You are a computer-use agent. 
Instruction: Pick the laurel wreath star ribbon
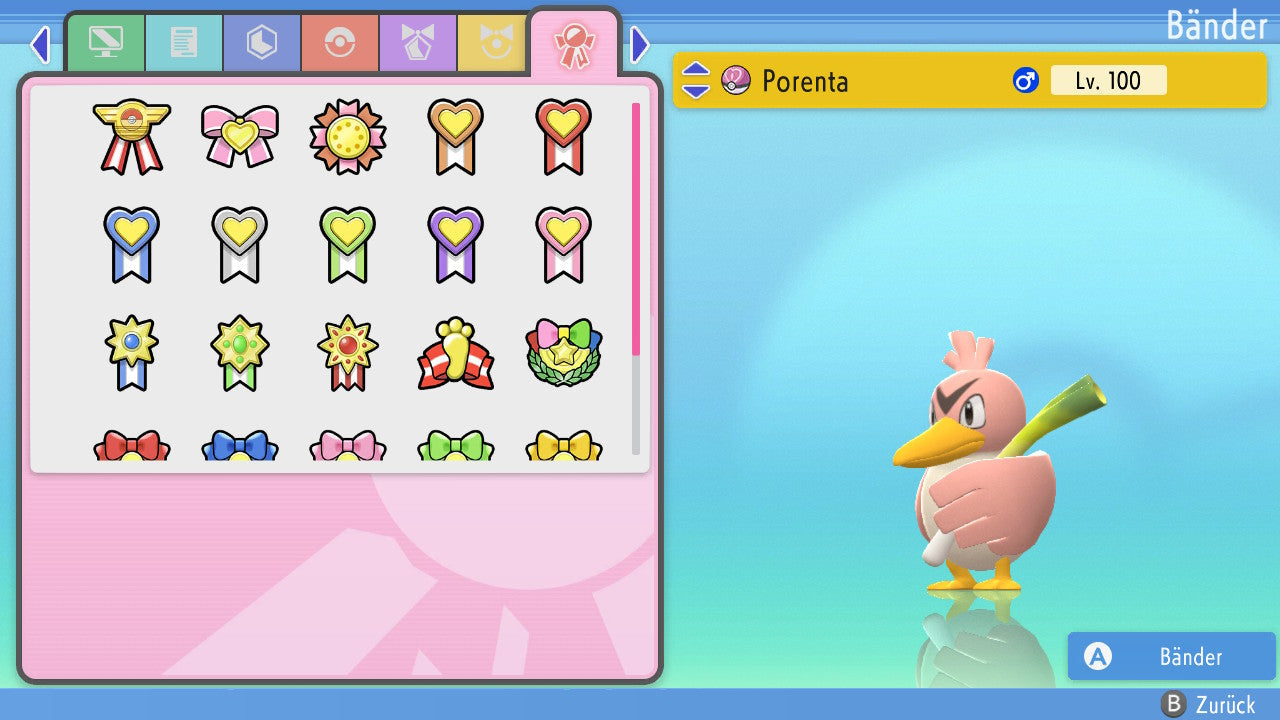click(563, 353)
